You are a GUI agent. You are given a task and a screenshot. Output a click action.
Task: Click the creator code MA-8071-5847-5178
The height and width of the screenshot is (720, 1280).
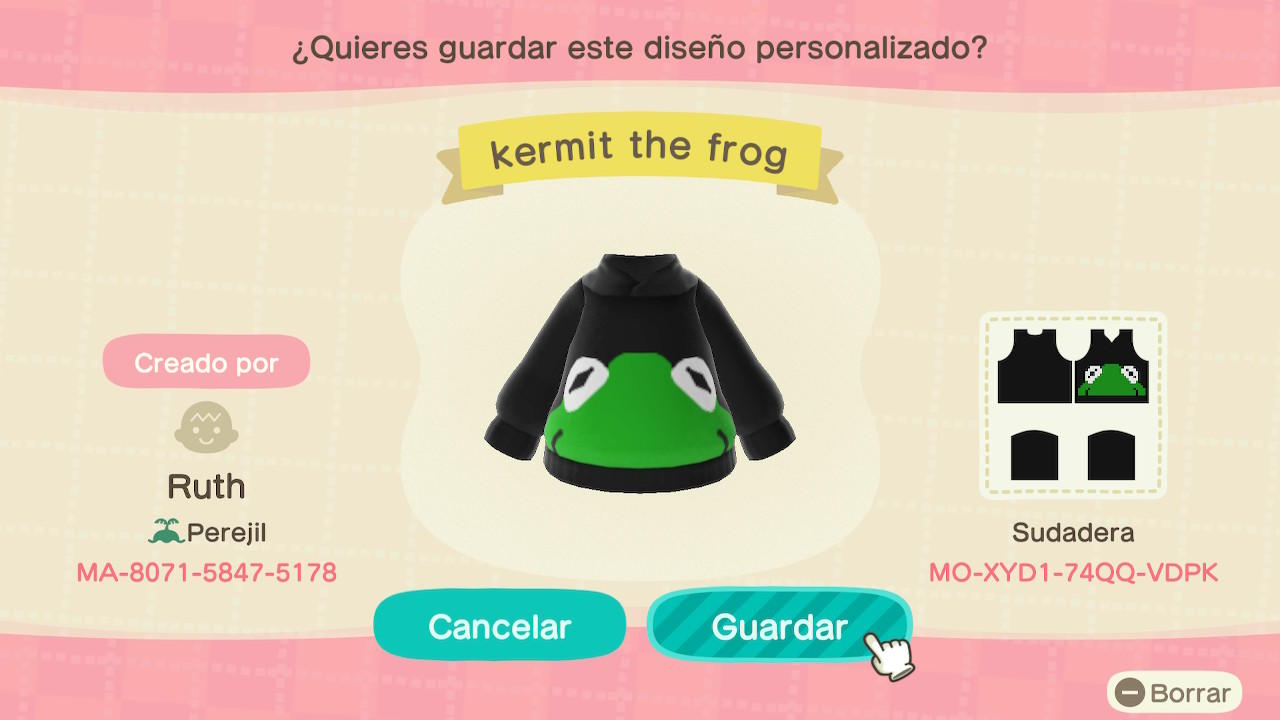206,572
